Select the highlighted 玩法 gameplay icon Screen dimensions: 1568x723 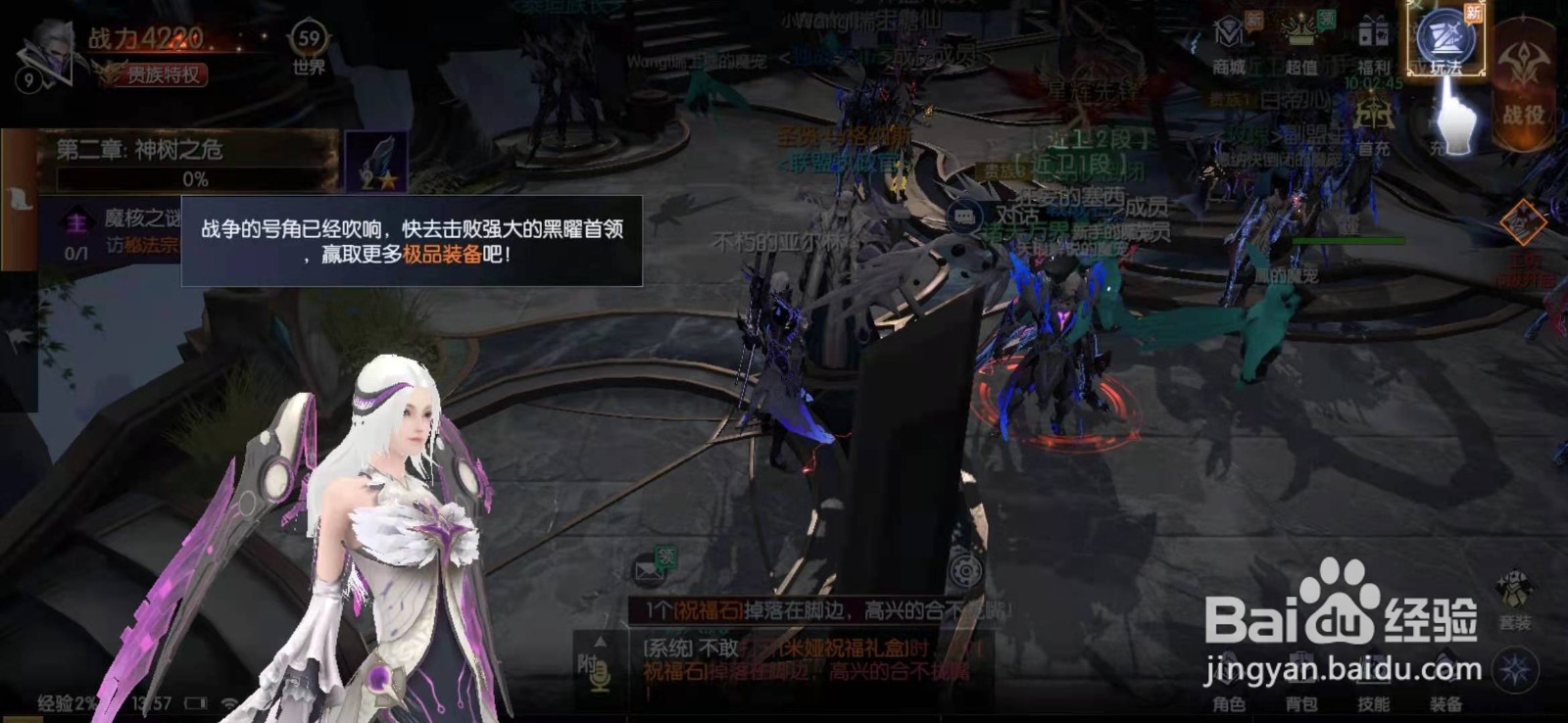[x=1445, y=39]
